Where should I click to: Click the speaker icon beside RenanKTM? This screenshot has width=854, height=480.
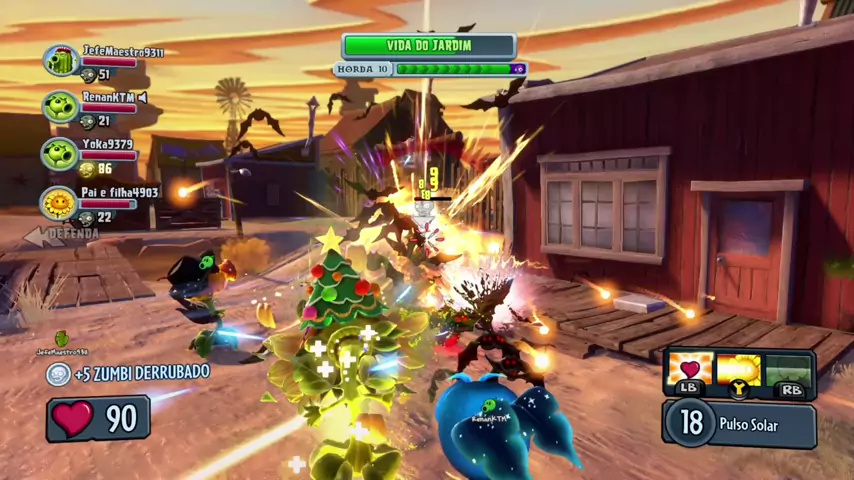coord(143,97)
